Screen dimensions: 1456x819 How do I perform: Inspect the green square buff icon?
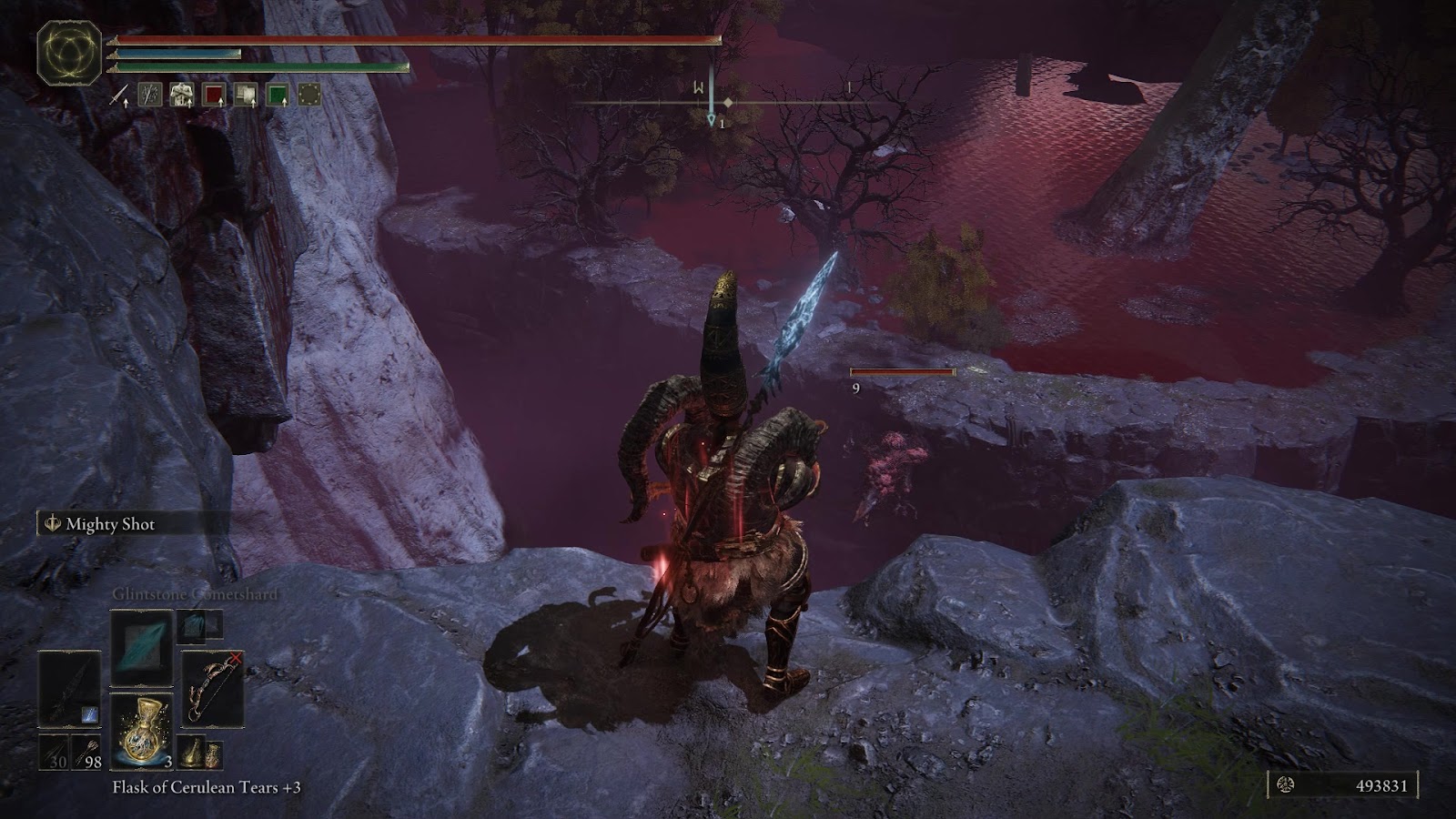point(278,95)
